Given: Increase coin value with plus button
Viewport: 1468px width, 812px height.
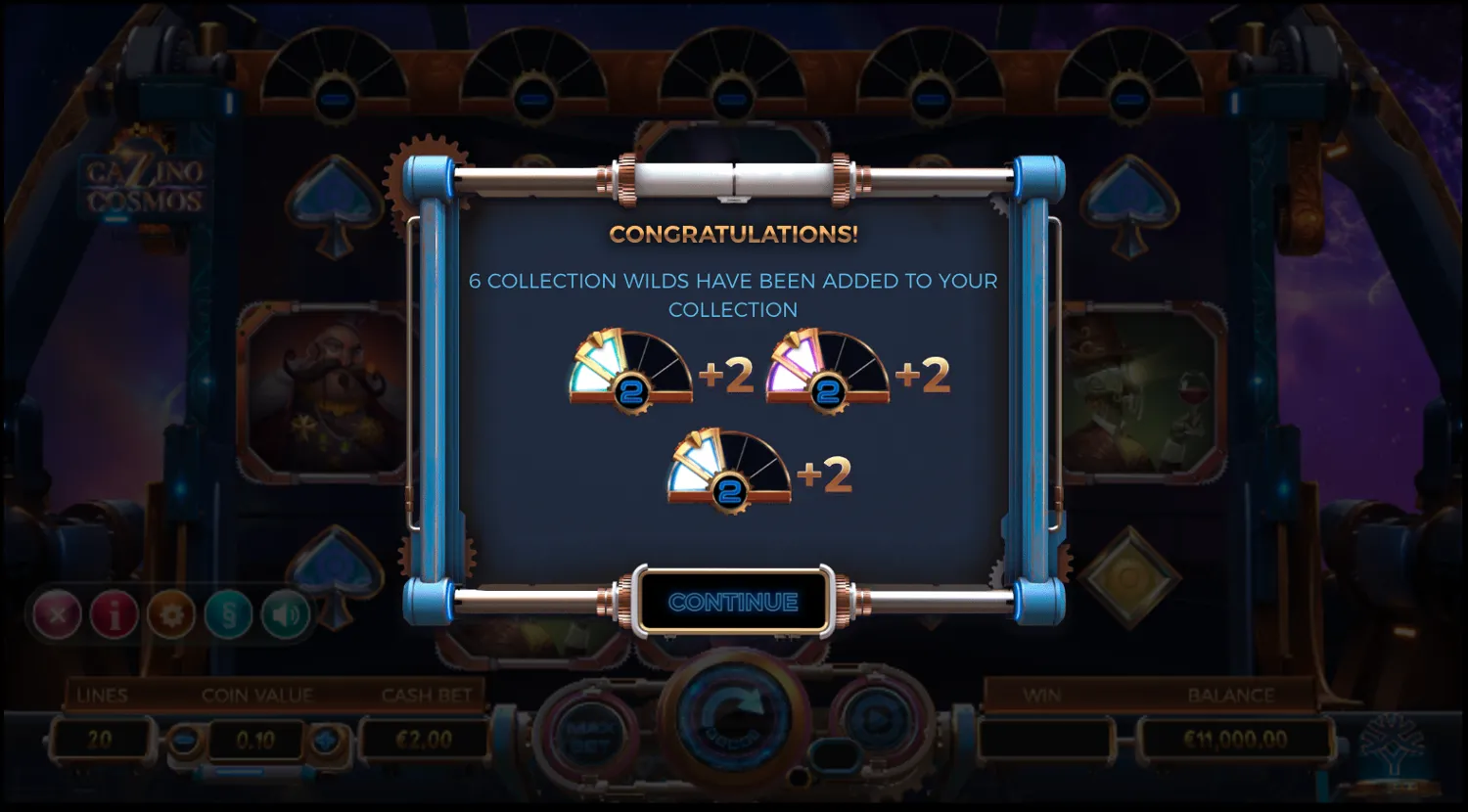Looking at the screenshot, I should (x=330, y=741).
